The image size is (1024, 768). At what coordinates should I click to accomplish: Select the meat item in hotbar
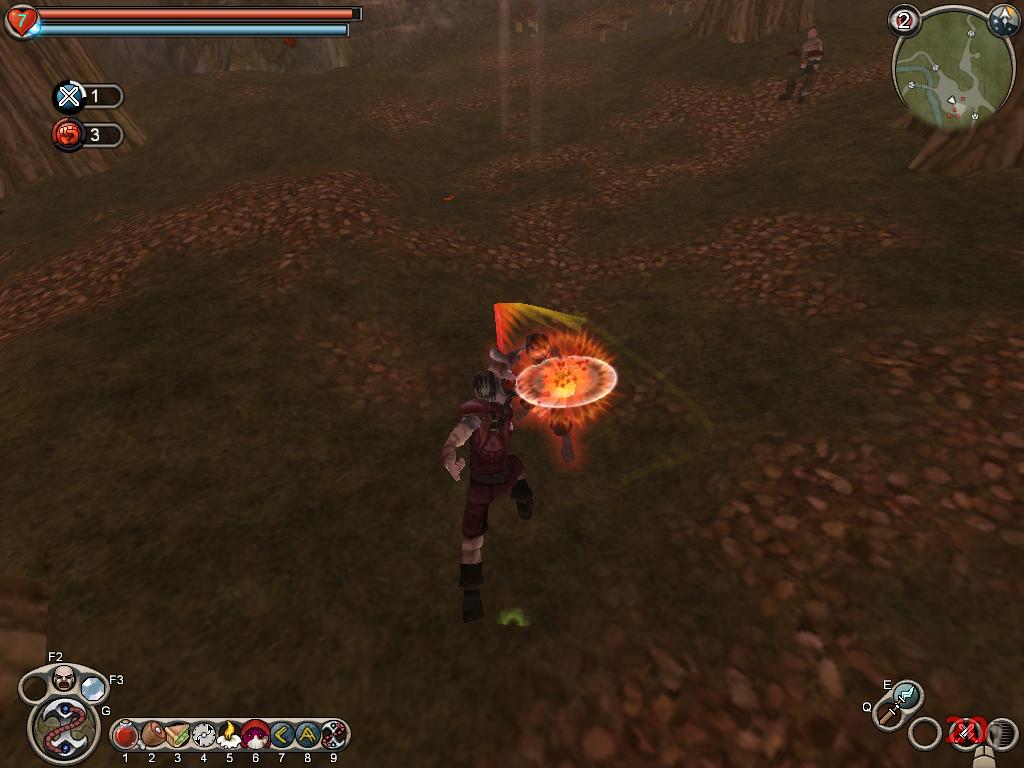(x=152, y=736)
